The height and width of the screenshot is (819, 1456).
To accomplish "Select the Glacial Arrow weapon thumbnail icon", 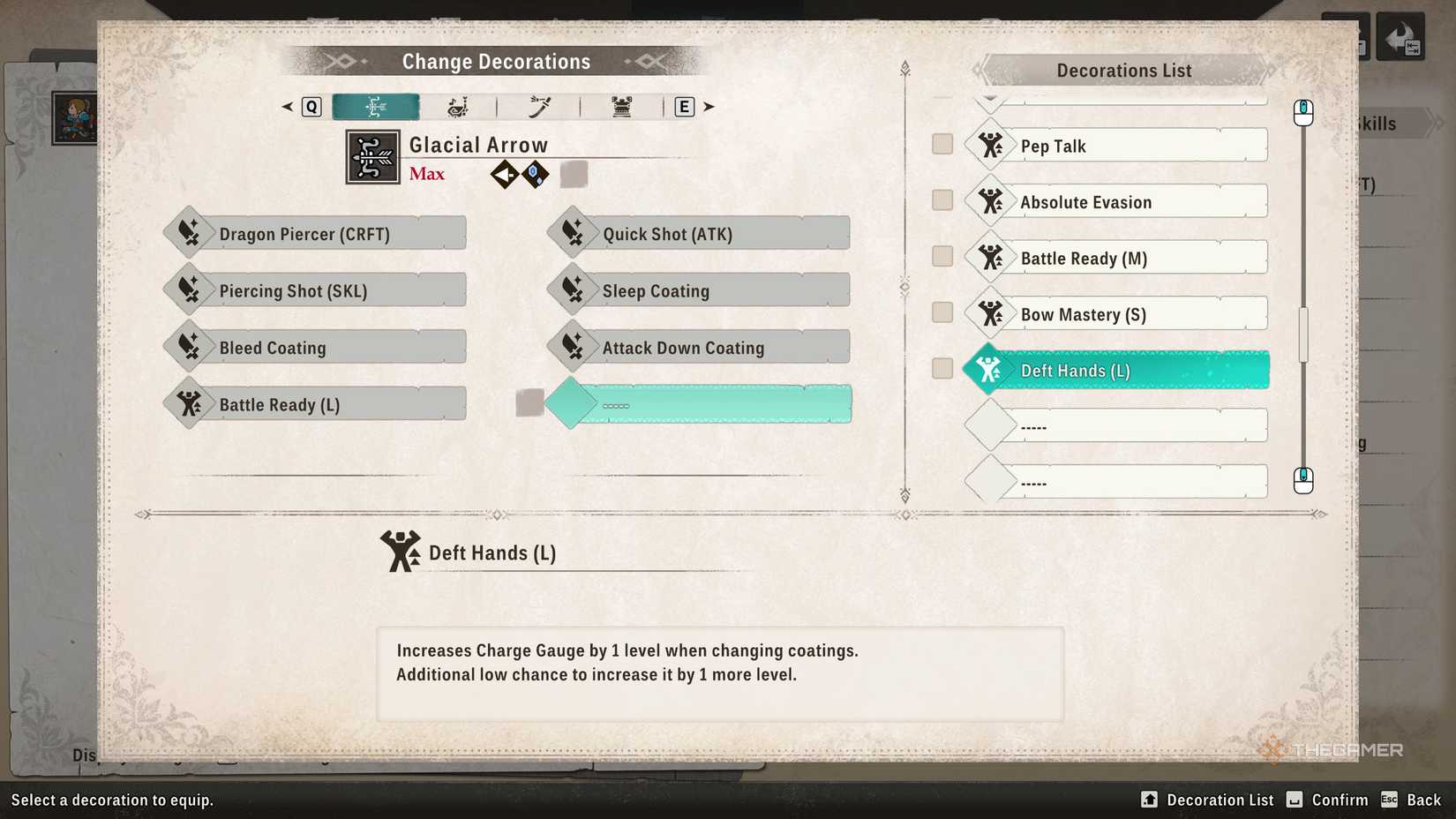I will (372, 157).
